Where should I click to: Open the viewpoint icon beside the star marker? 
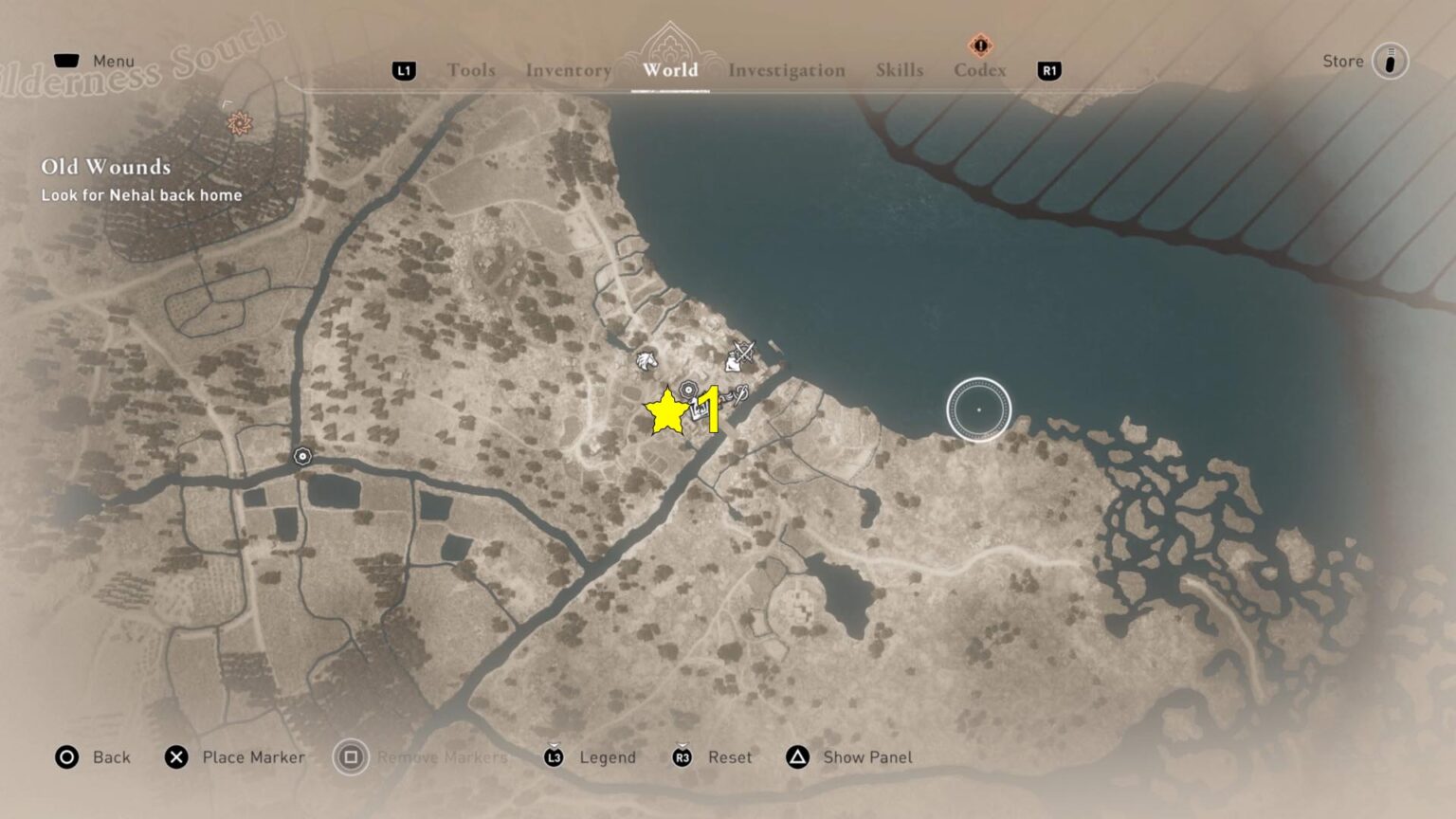coord(688,389)
